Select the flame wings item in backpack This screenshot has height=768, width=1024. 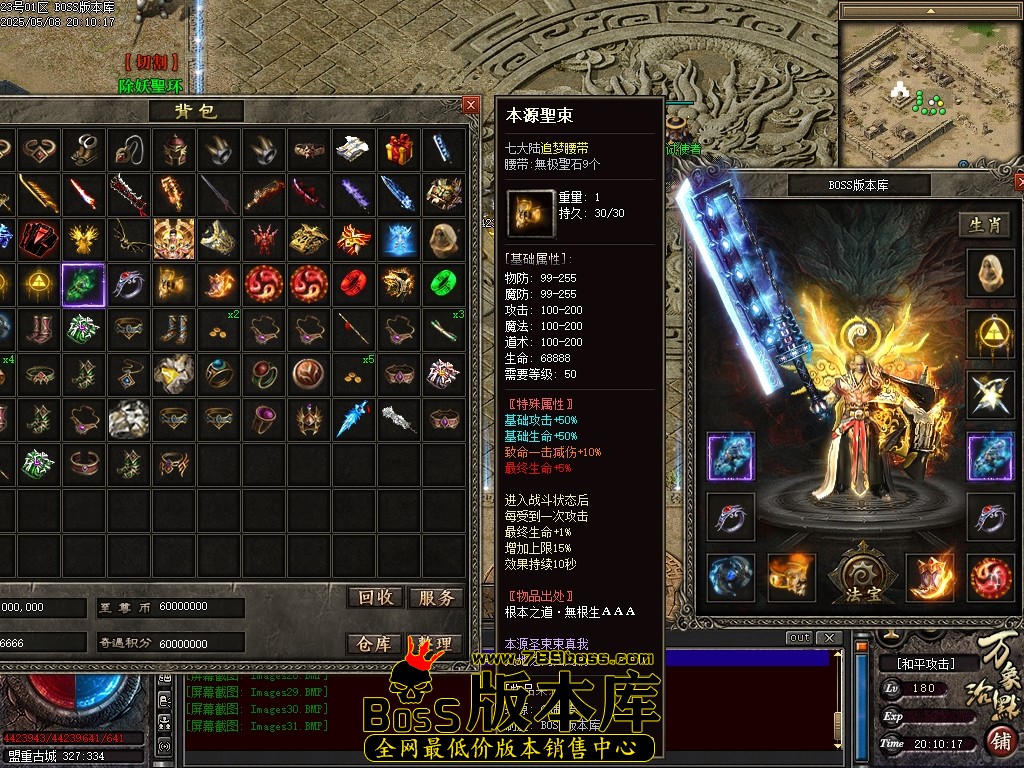click(x=354, y=239)
